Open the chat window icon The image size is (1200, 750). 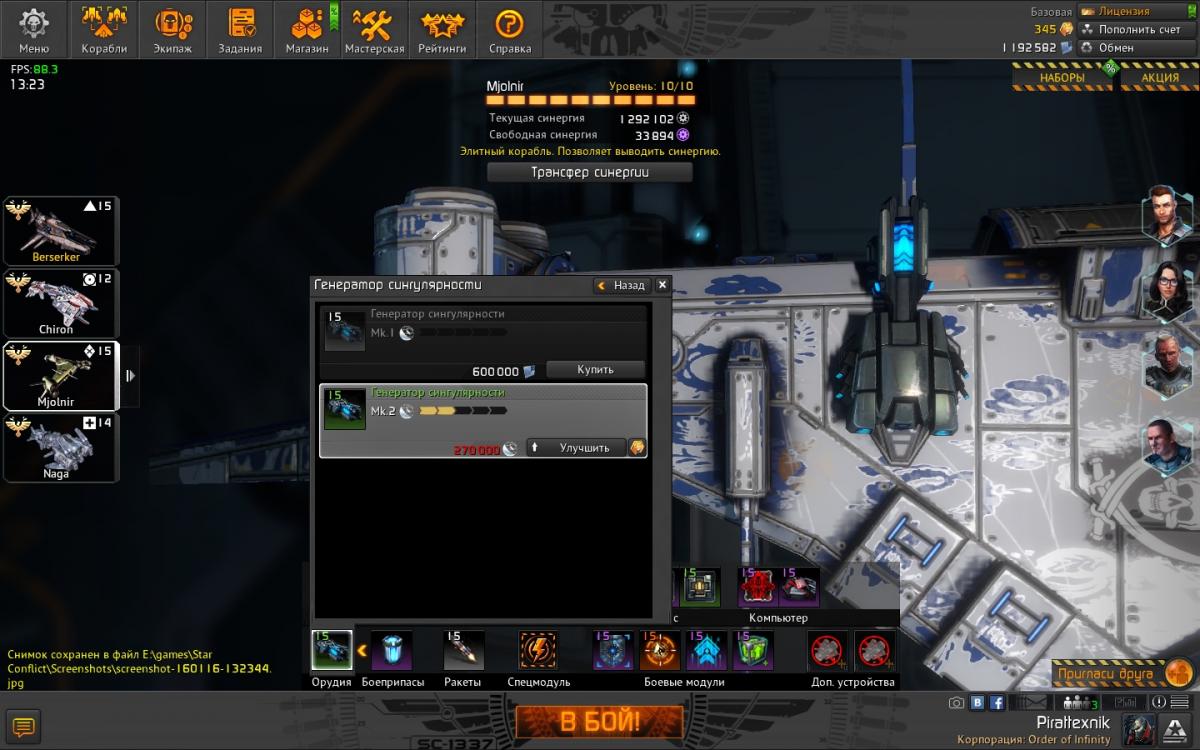pos(24,726)
